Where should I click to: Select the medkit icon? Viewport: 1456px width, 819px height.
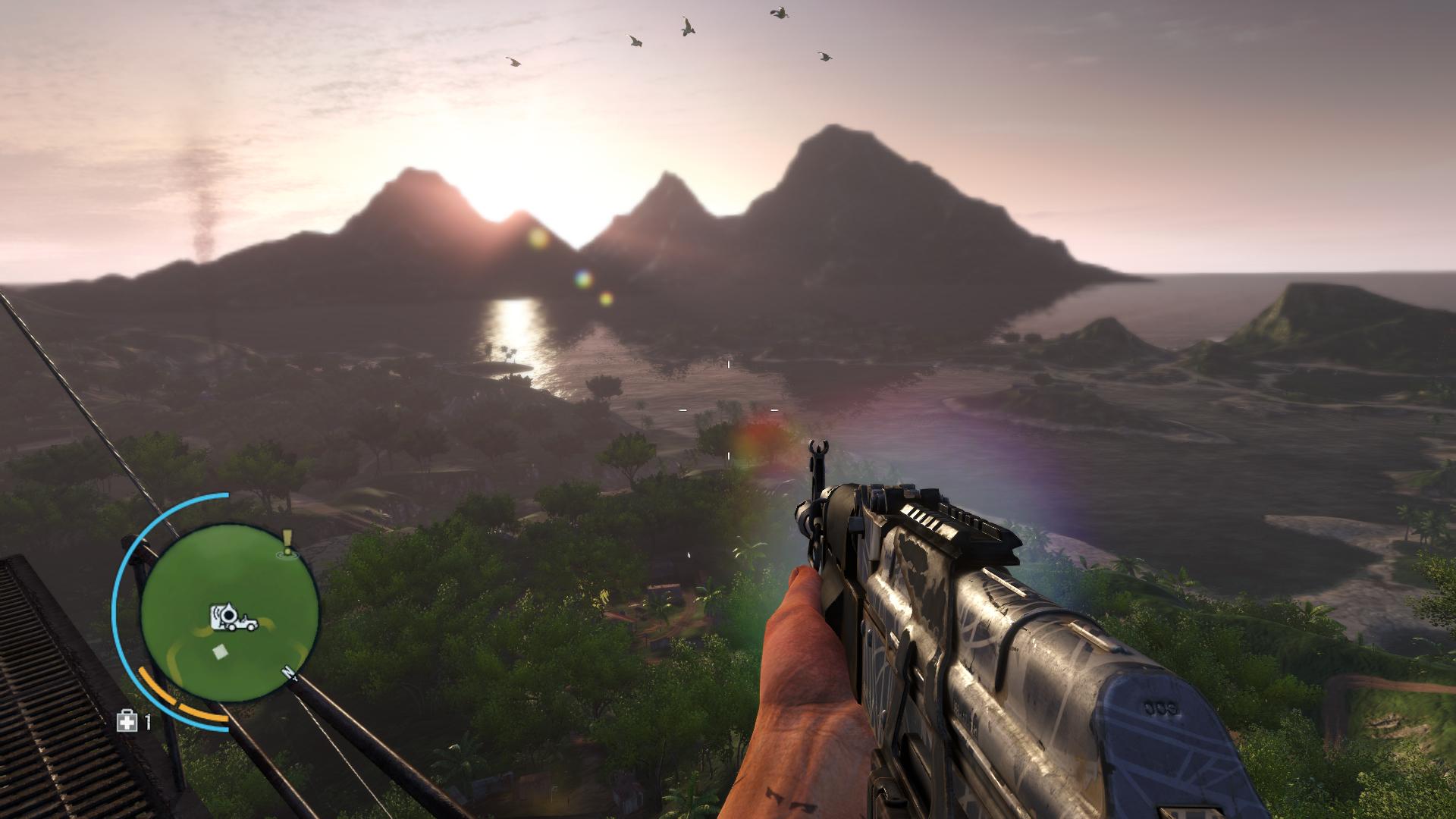tap(127, 721)
